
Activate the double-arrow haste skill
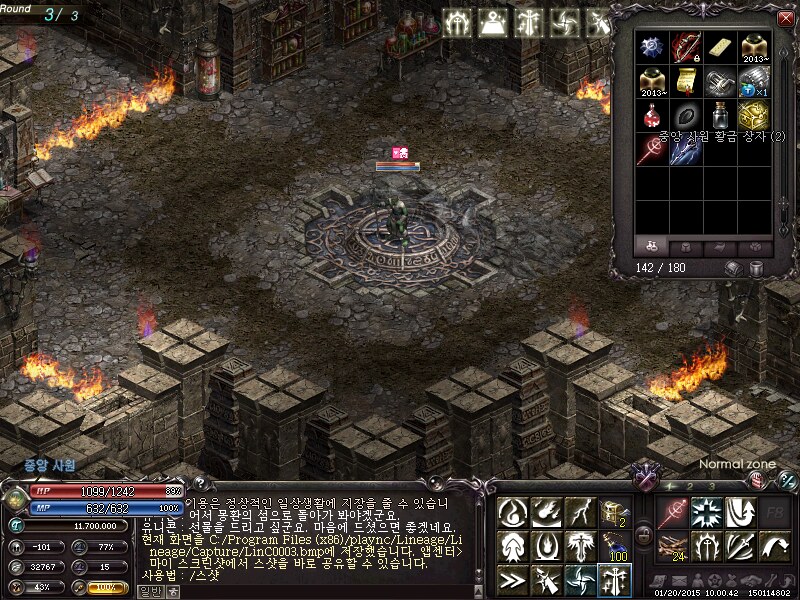[x=513, y=578]
